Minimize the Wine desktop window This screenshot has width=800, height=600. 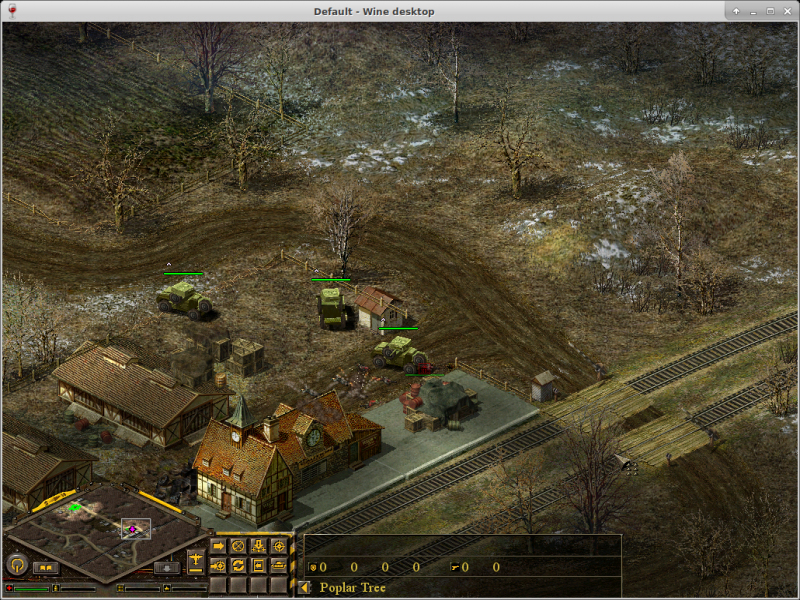tap(753, 11)
